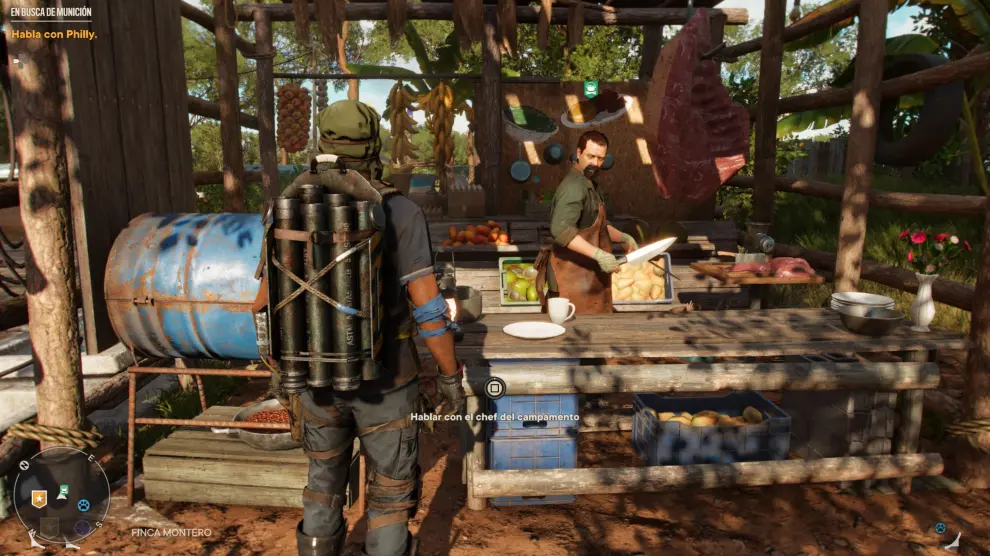Choose 'Hablar con el chef del campamento' prompt
The height and width of the screenshot is (556, 990).
pyautogui.click(x=494, y=416)
